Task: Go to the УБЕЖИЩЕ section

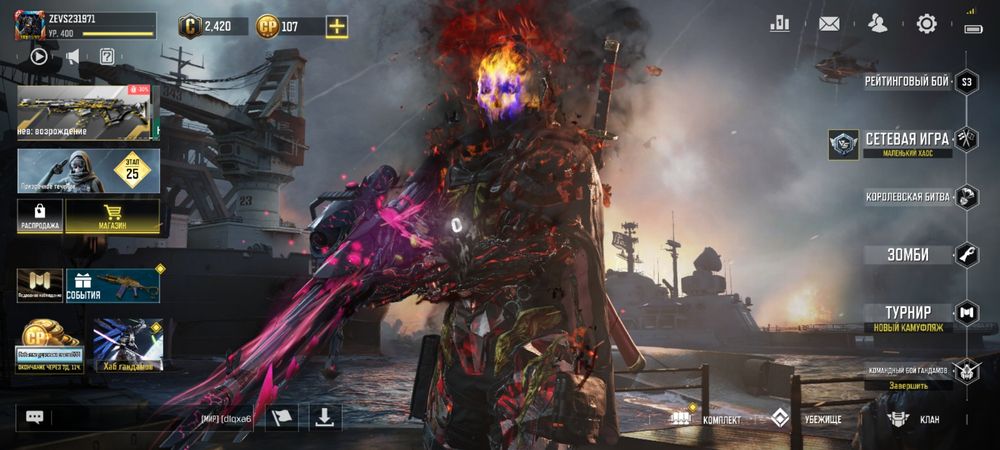Action: pos(812,419)
